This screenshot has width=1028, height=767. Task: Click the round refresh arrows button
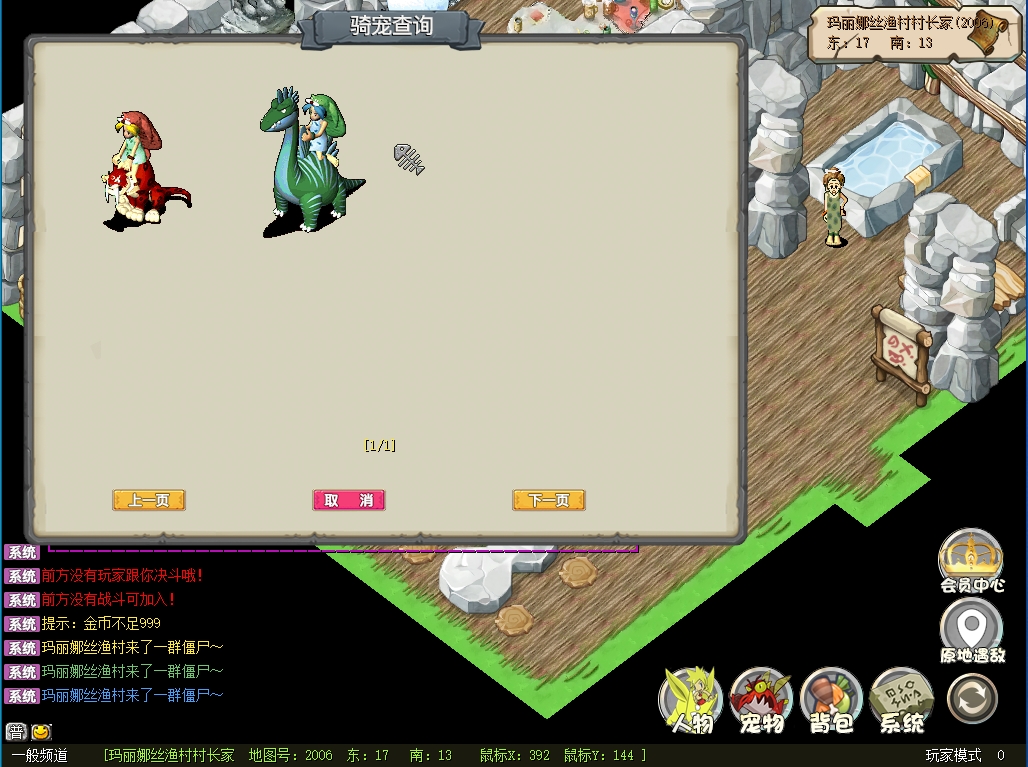point(972,698)
